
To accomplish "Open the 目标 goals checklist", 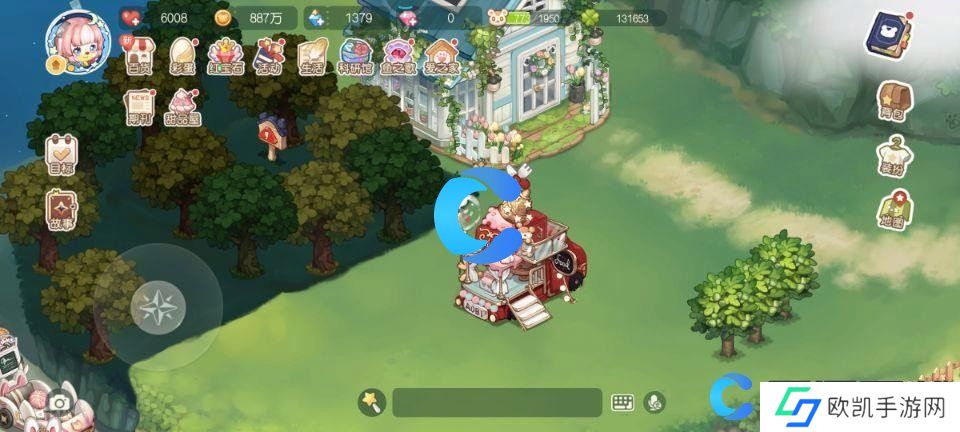I will [62, 156].
